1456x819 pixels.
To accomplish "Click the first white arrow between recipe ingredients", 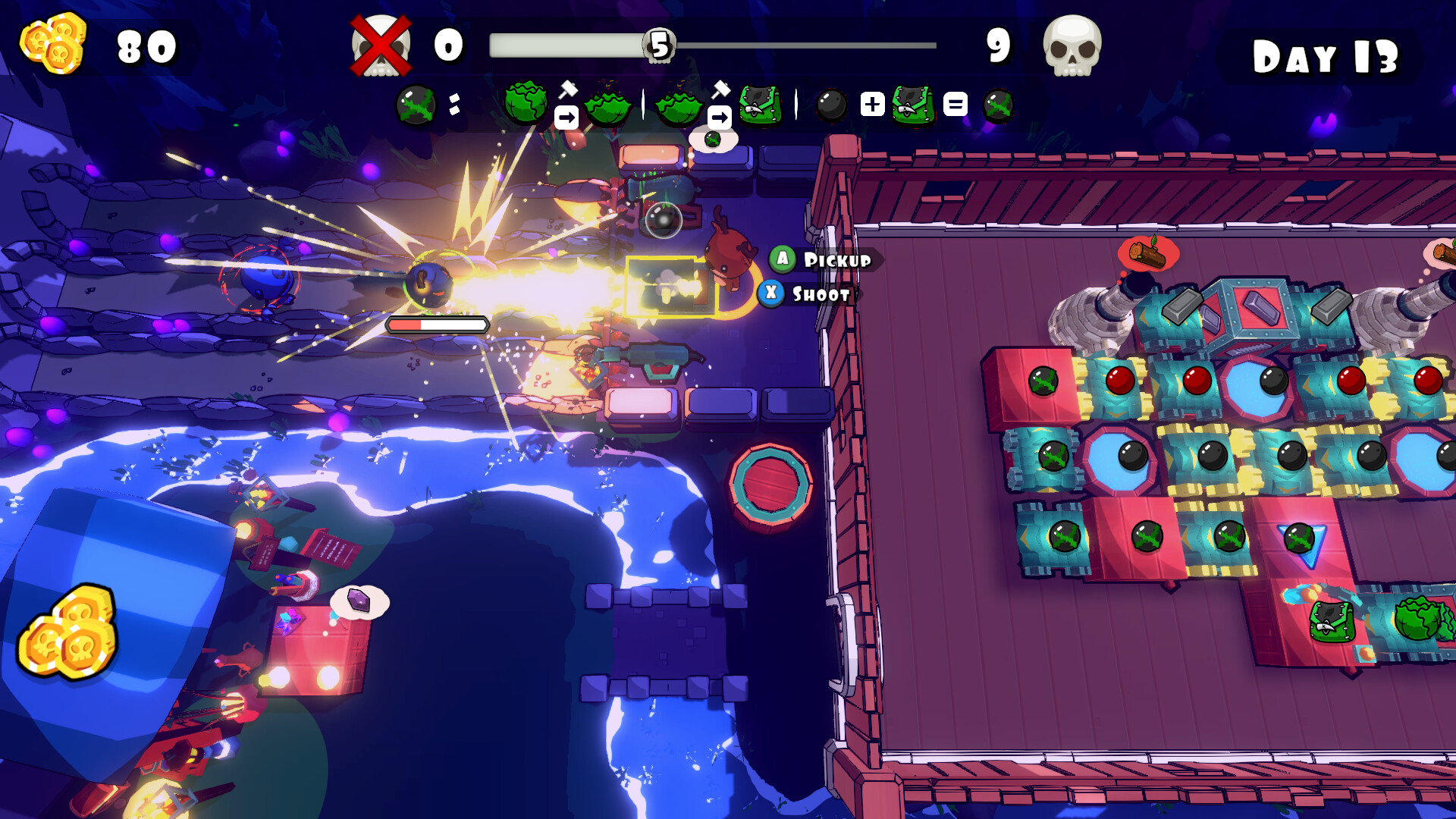I will (x=566, y=115).
